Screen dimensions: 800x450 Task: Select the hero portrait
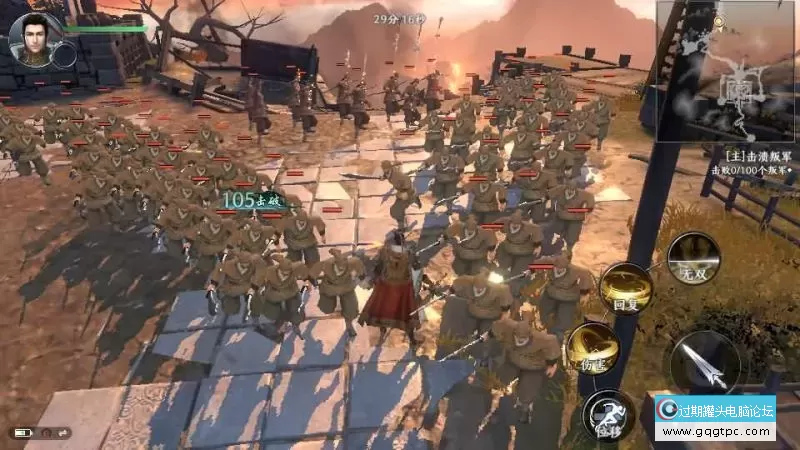pos(30,37)
